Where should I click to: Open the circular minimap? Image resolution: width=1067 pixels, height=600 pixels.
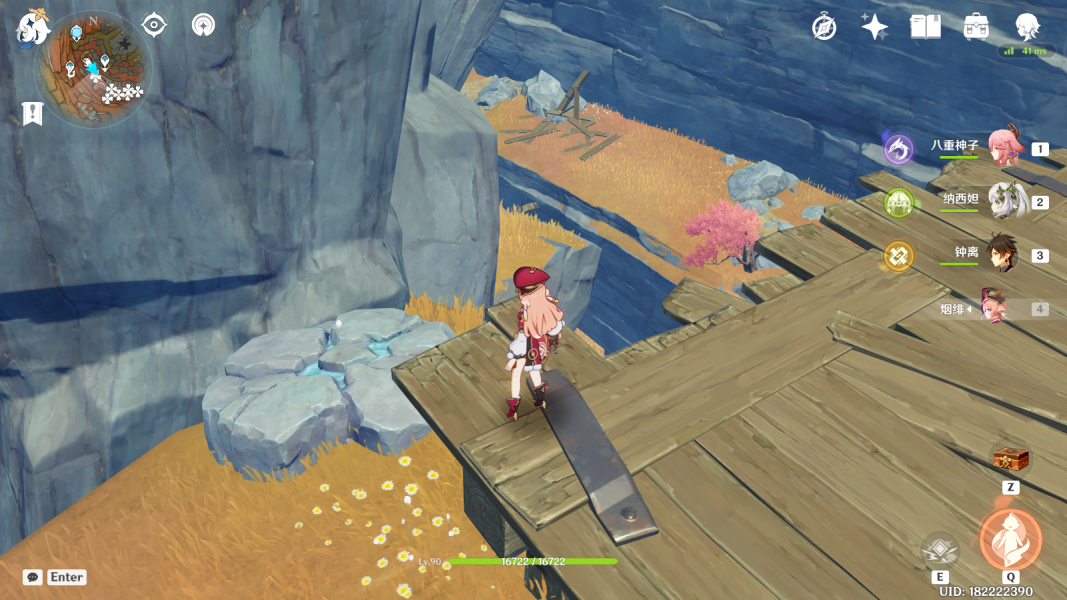(92, 68)
